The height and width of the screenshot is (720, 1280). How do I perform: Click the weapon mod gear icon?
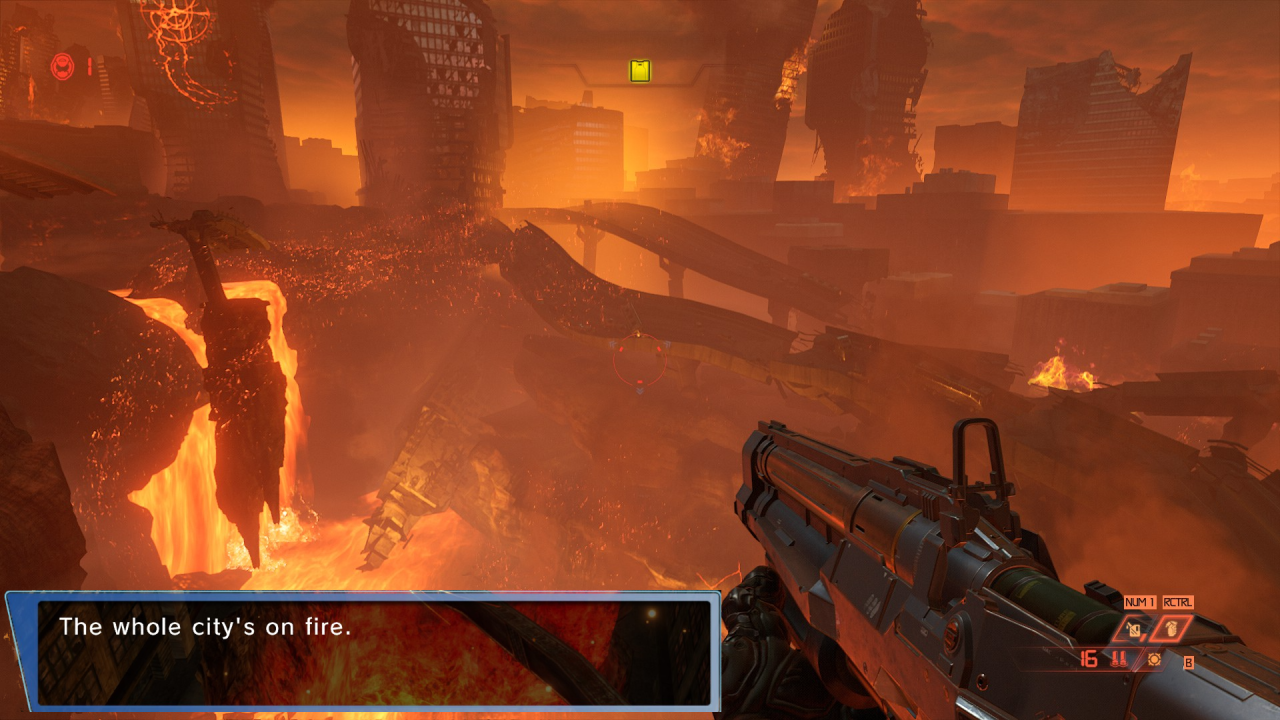click(1154, 660)
